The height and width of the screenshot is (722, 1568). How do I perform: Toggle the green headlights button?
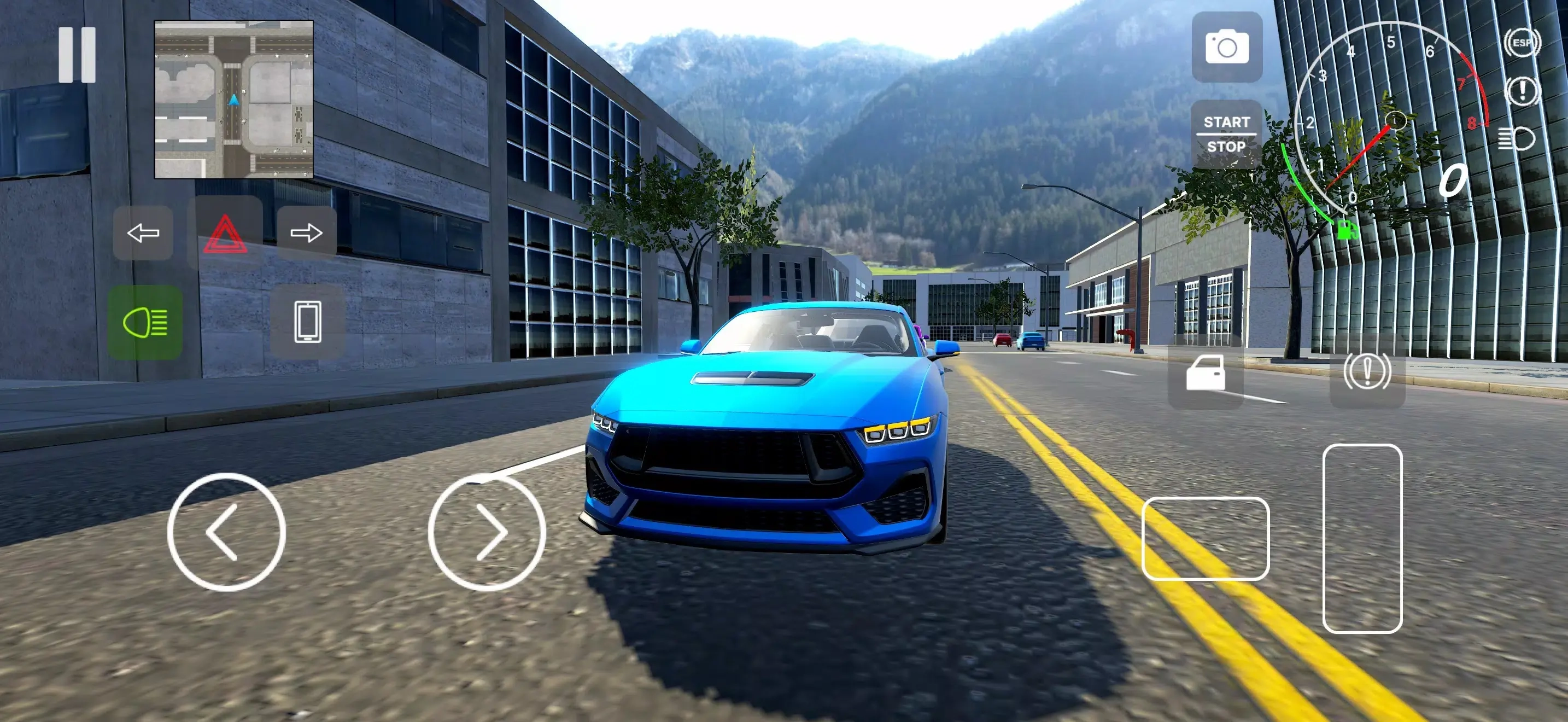click(x=145, y=322)
